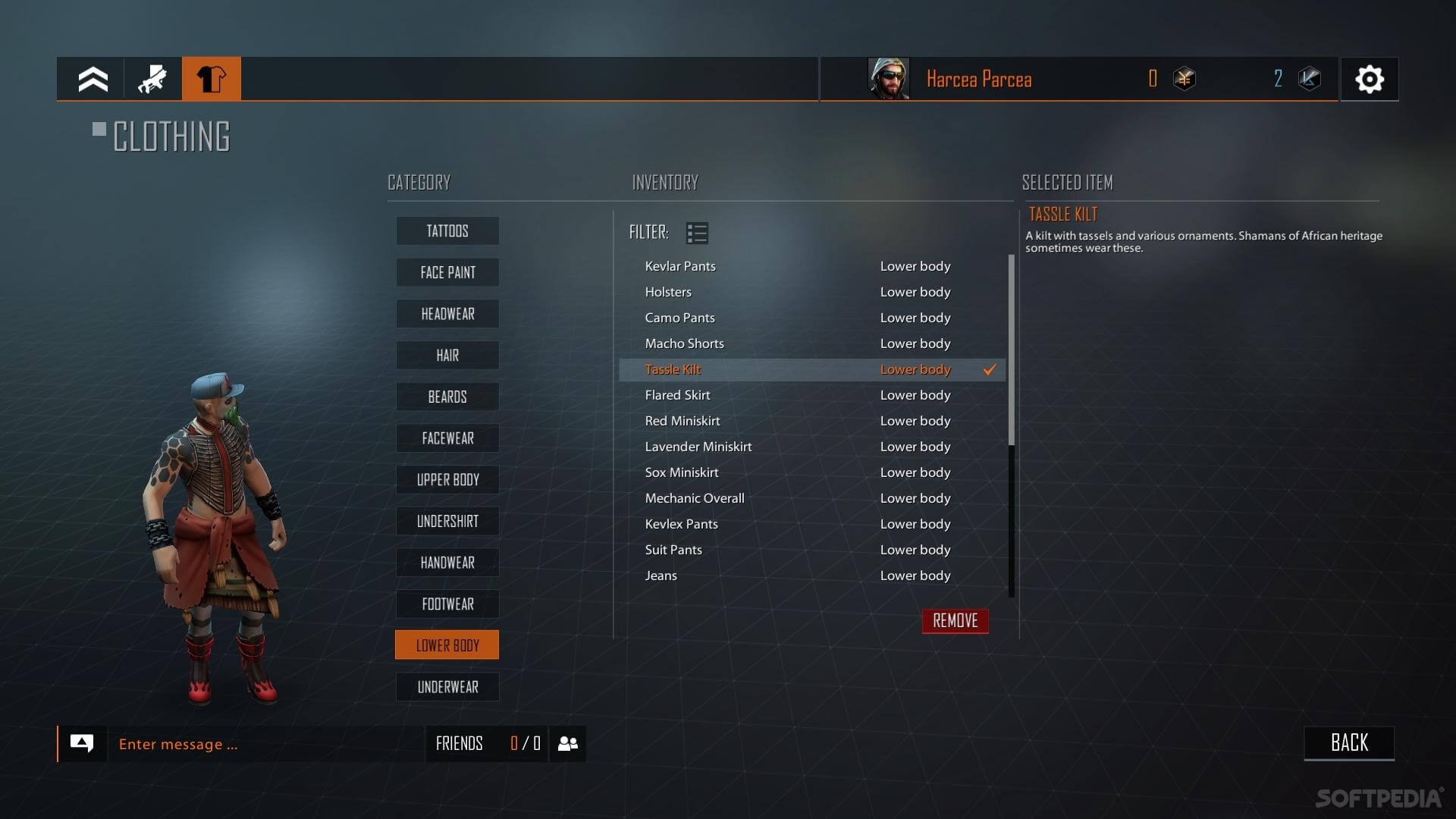Go back with the Back button

click(1348, 743)
